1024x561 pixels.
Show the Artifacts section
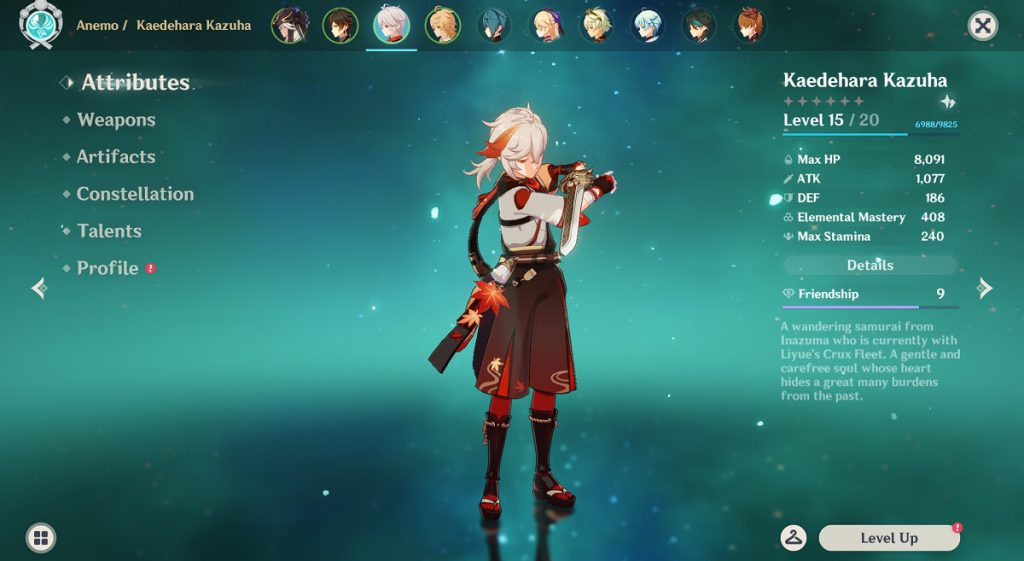(116, 157)
